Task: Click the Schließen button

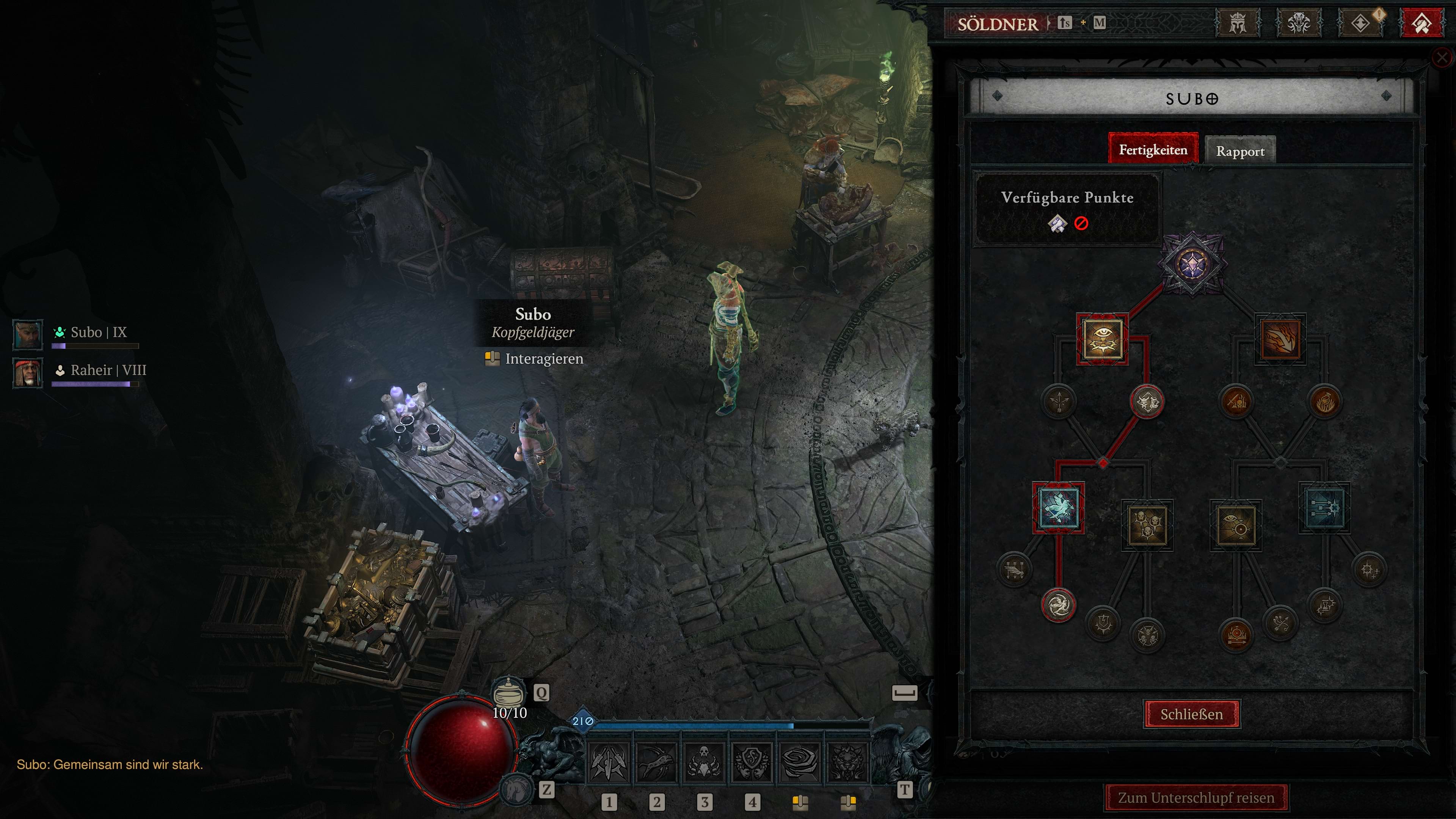Action: (x=1191, y=714)
